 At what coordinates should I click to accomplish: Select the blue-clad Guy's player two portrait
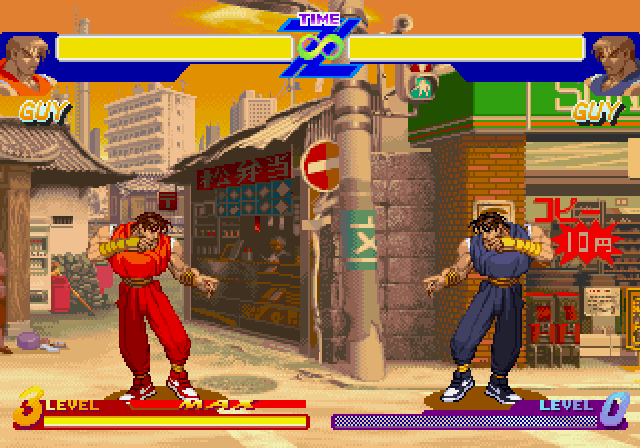pyautogui.click(x=614, y=63)
